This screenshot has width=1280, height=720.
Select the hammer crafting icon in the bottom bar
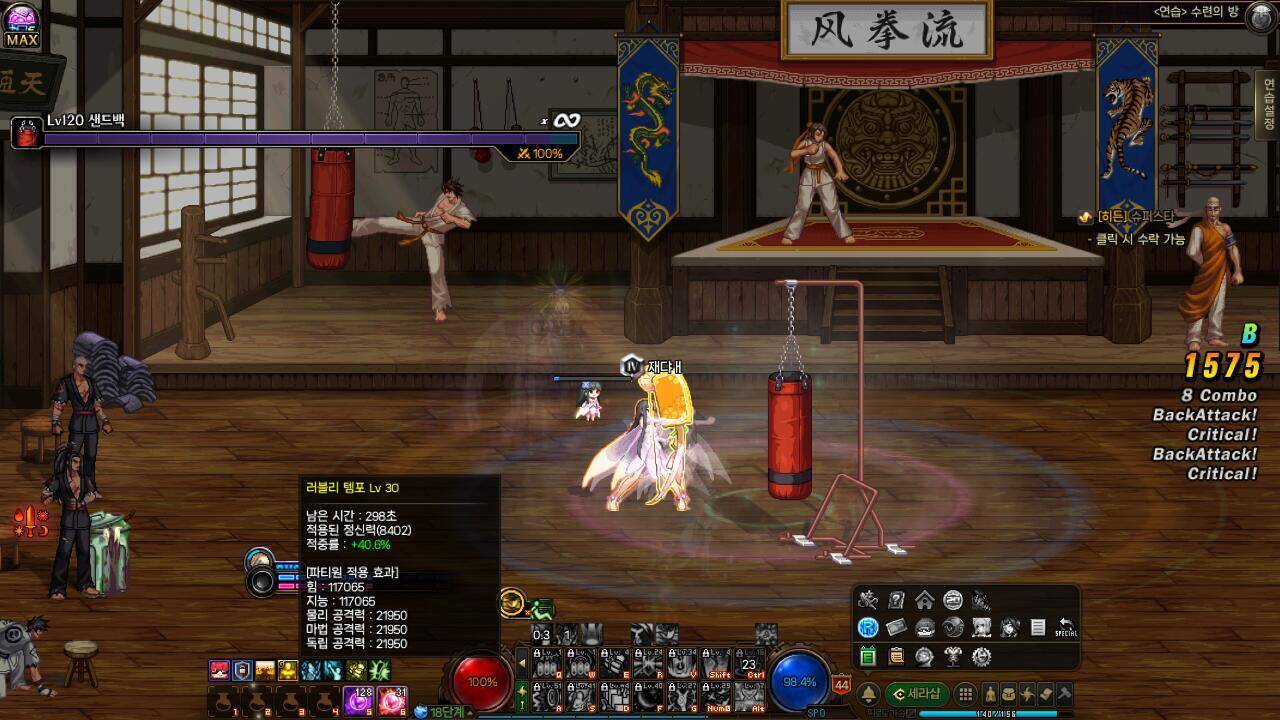click(1065, 694)
